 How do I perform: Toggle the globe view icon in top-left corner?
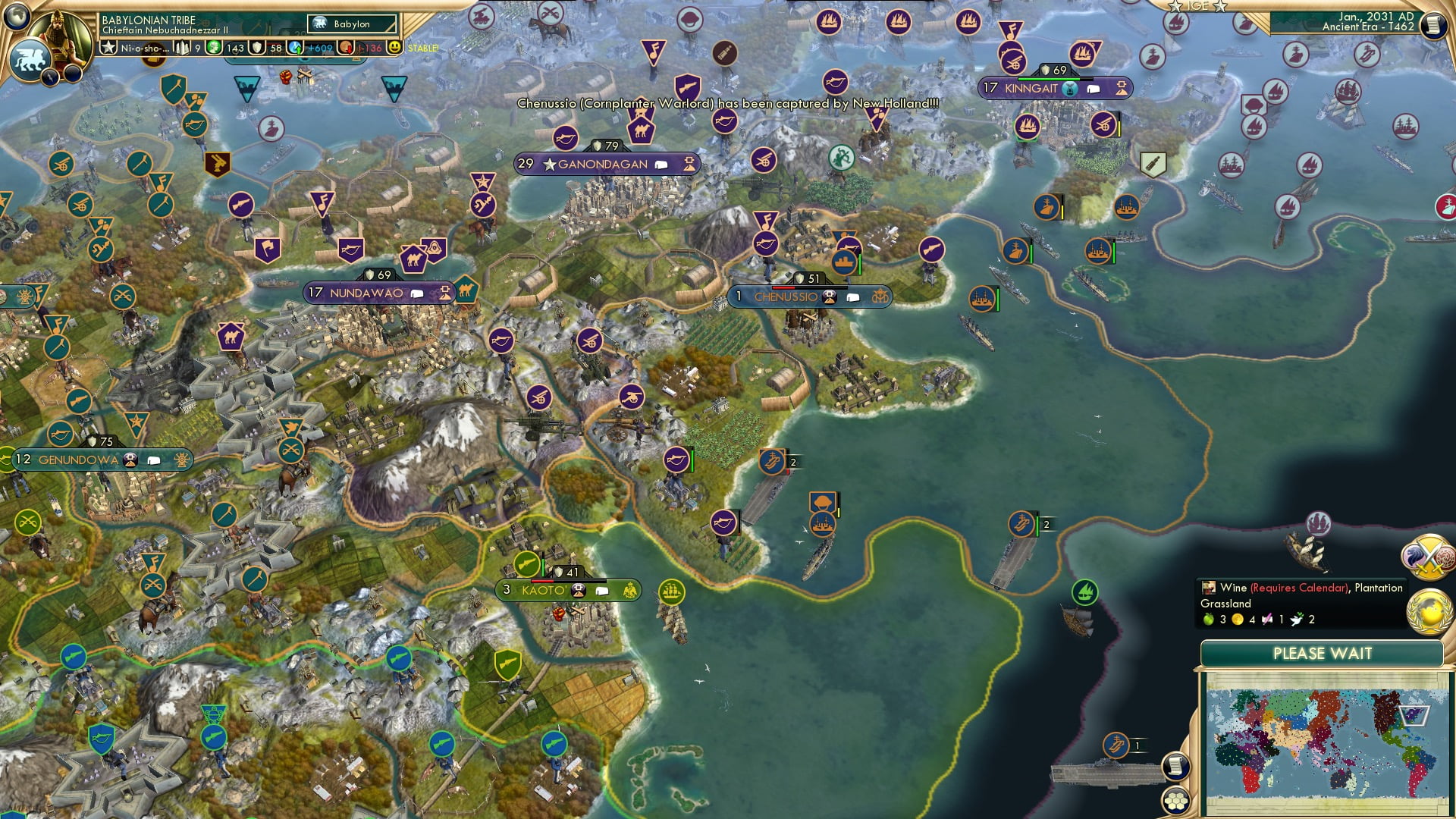pyautogui.click(x=17, y=16)
